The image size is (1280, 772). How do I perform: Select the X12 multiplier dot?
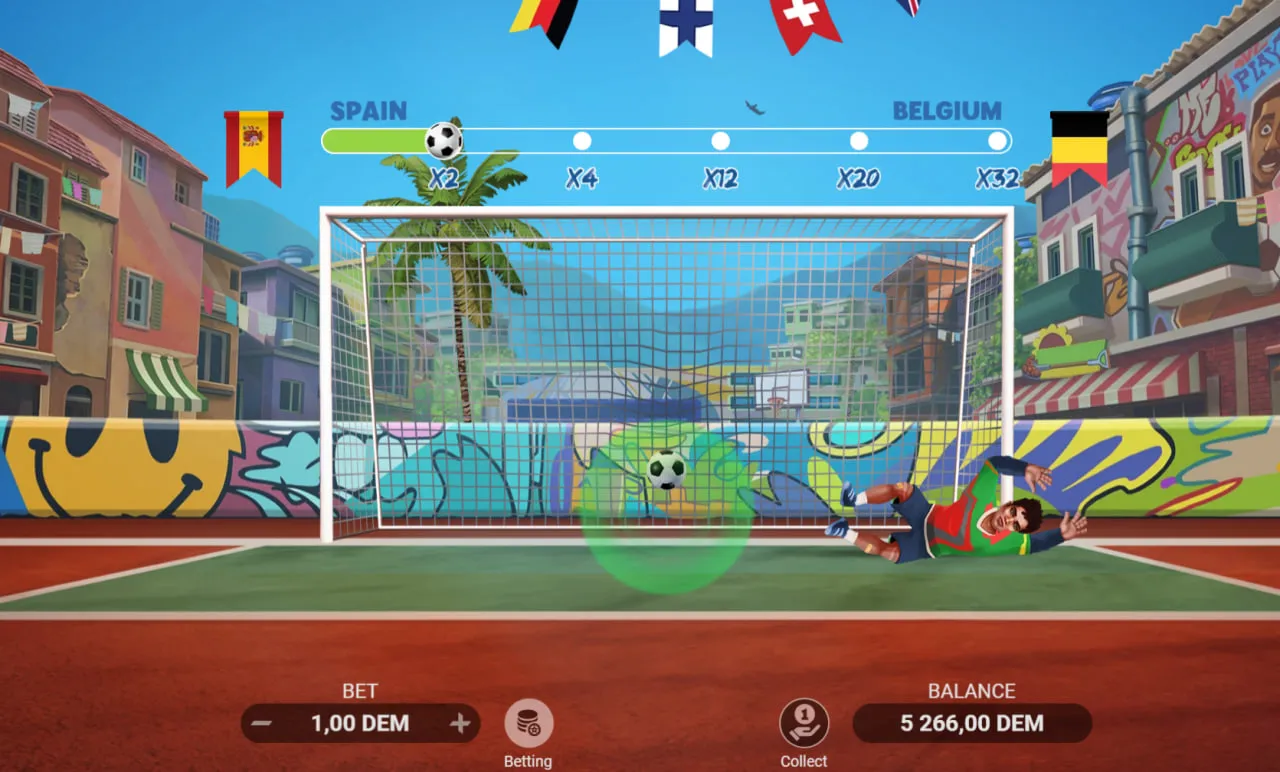coord(721,141)
